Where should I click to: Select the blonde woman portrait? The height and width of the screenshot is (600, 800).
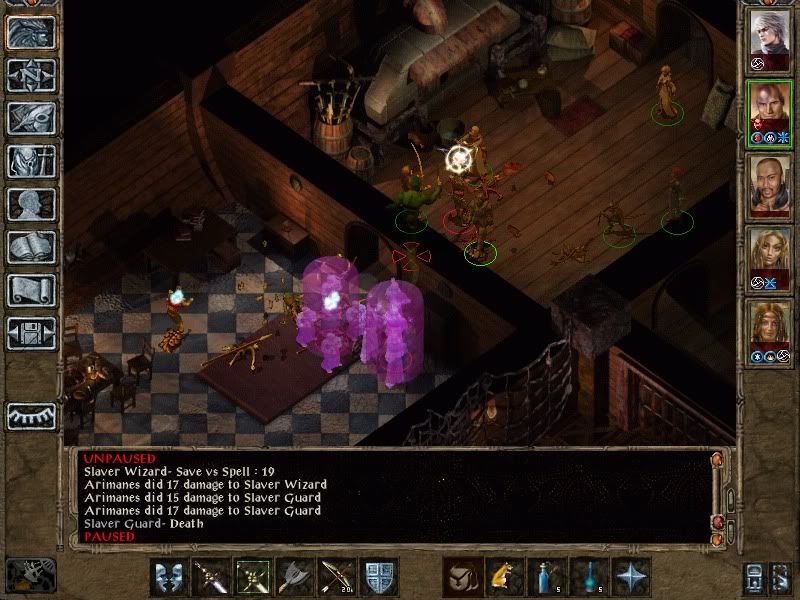(770, 256)
